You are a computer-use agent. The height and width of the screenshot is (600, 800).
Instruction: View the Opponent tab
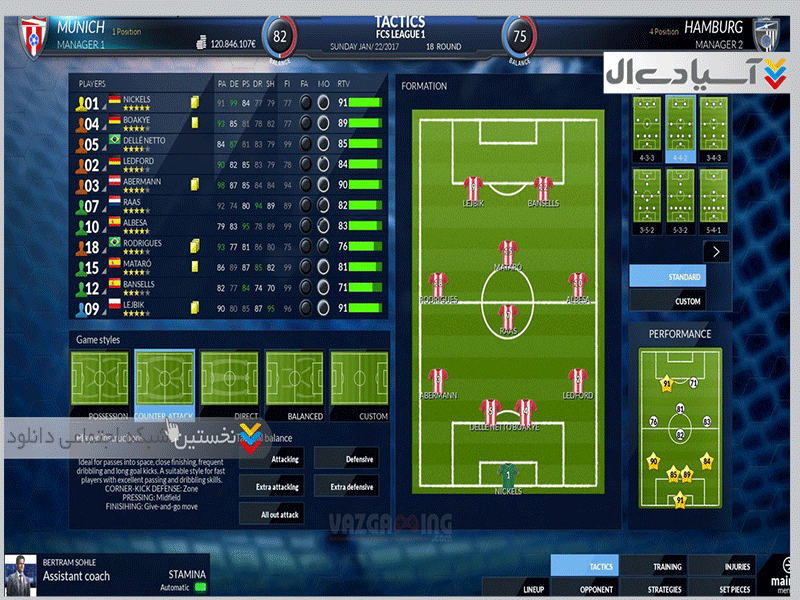(x=597, y=589)
